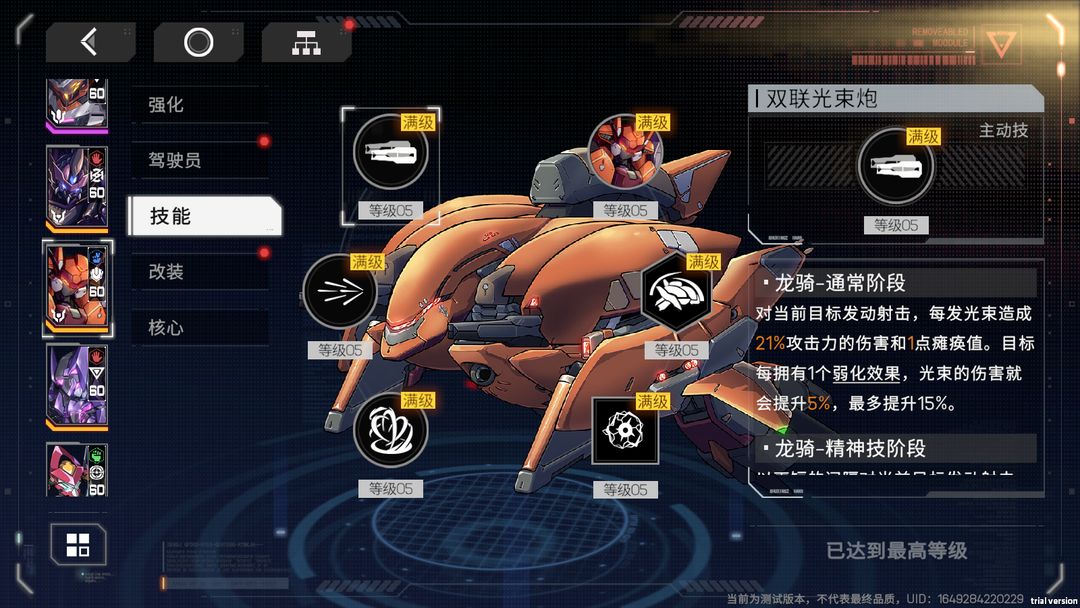Select the twin beam cannon skill icon
The image size is (1080, 608).
(390, 152)
